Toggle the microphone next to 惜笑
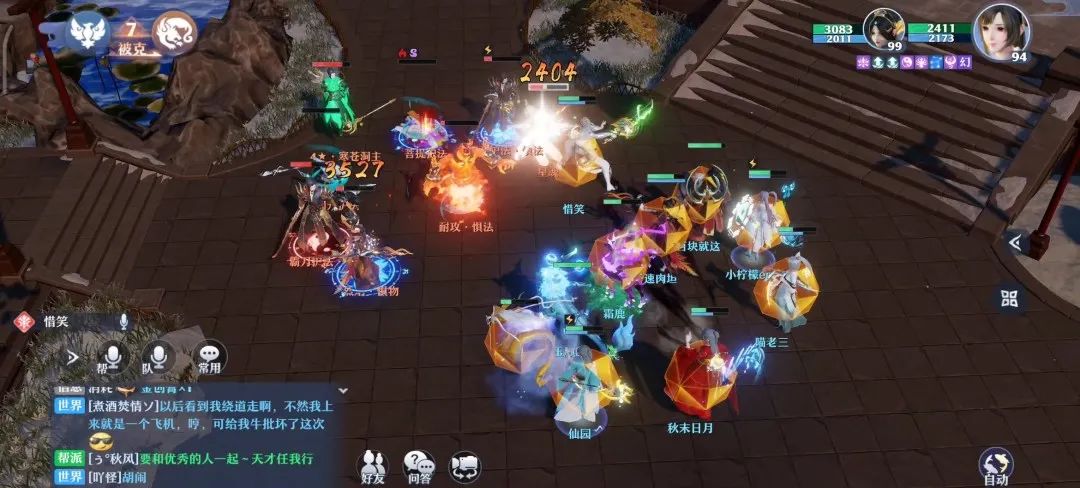1080x488 pixels. tap(124, 321)
